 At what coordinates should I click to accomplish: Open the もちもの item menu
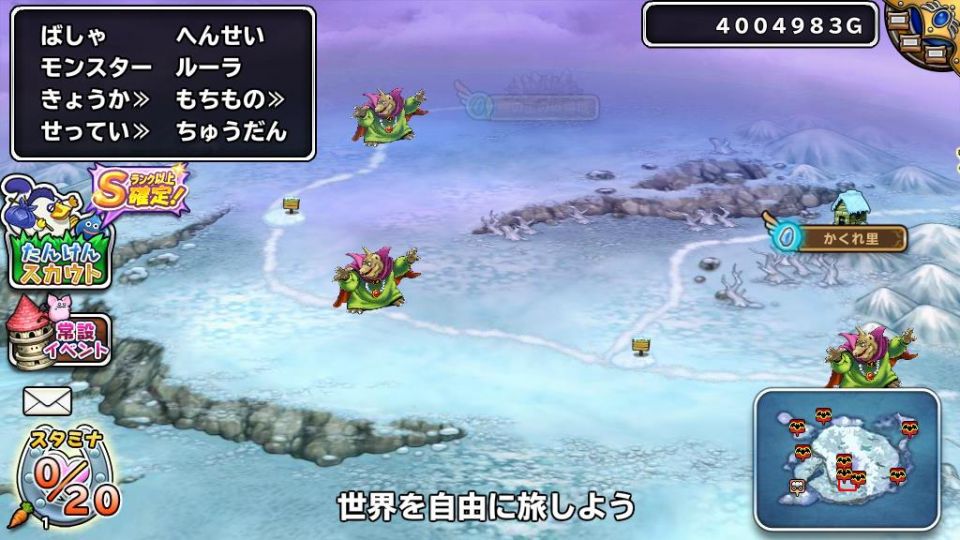(x=229, y=99)
